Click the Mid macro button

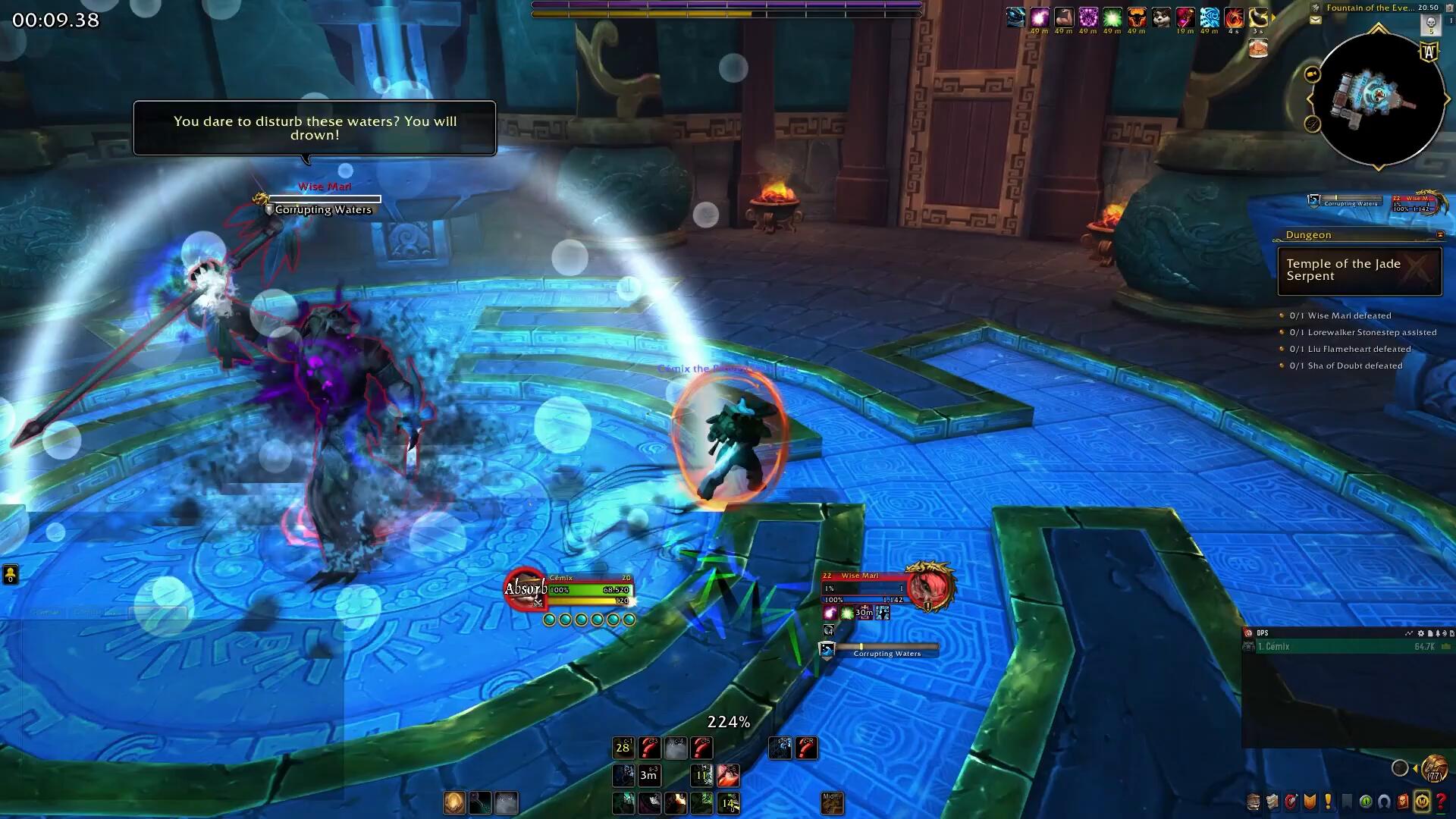click(x=832, y=802)
